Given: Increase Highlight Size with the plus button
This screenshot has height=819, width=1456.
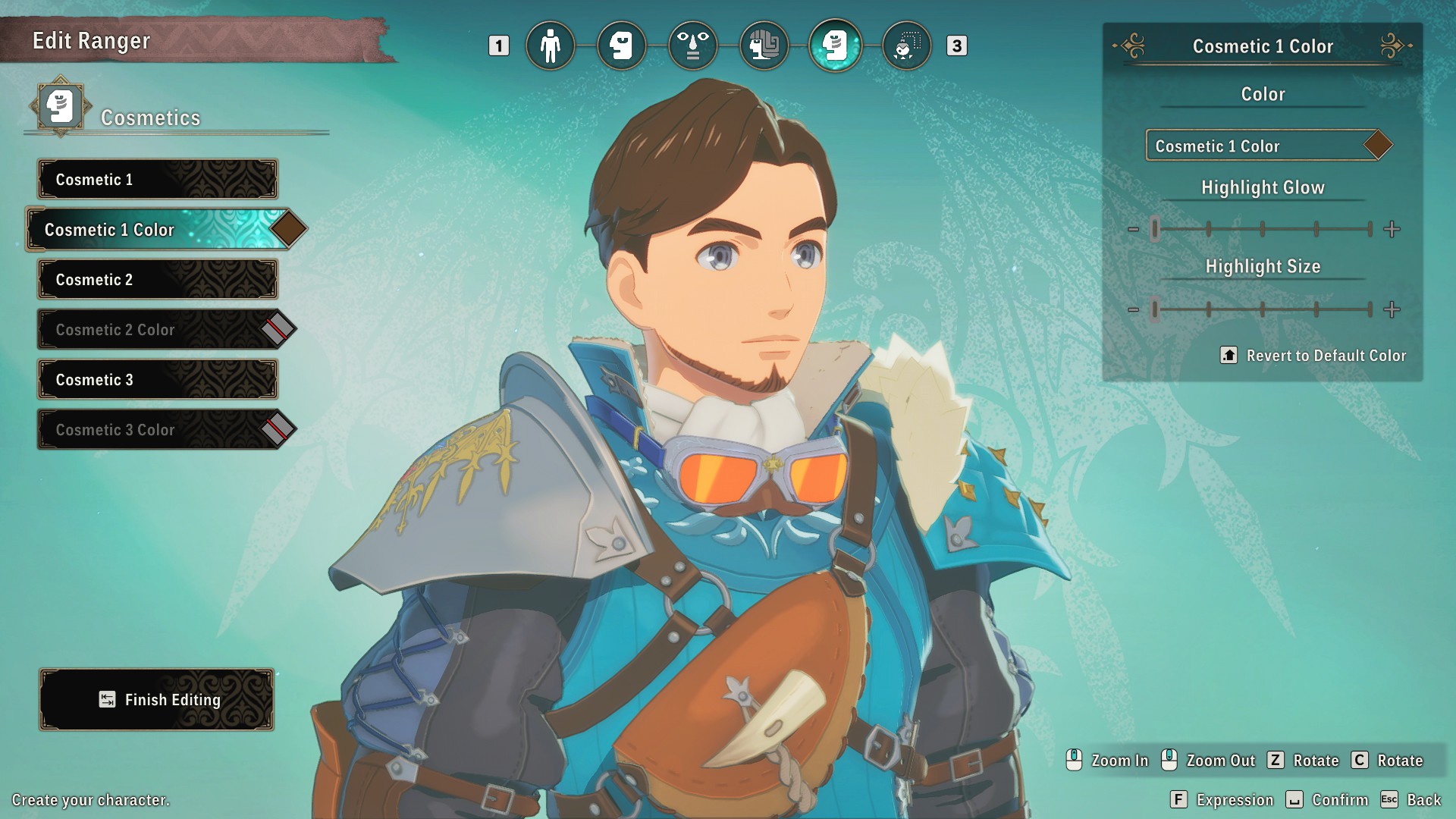Looking at the screenshot, I should (1392, 309).
